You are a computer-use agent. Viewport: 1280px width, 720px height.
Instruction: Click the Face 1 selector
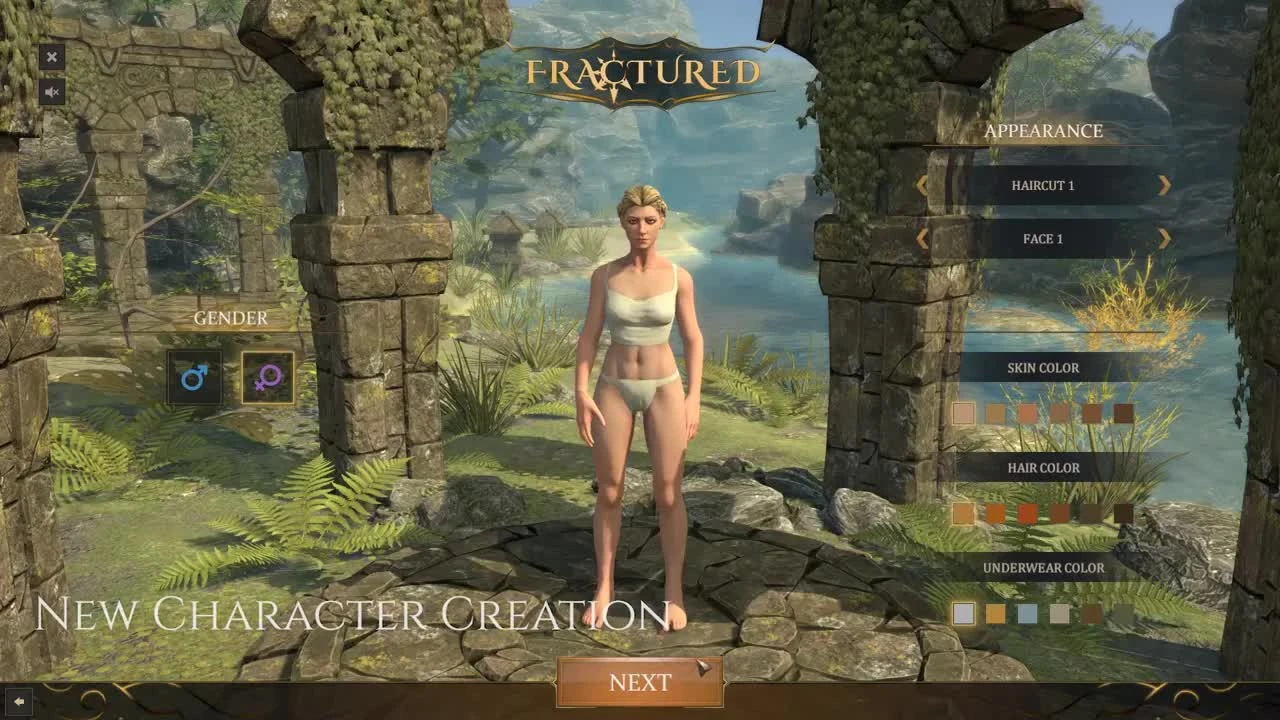point(1044,238)
